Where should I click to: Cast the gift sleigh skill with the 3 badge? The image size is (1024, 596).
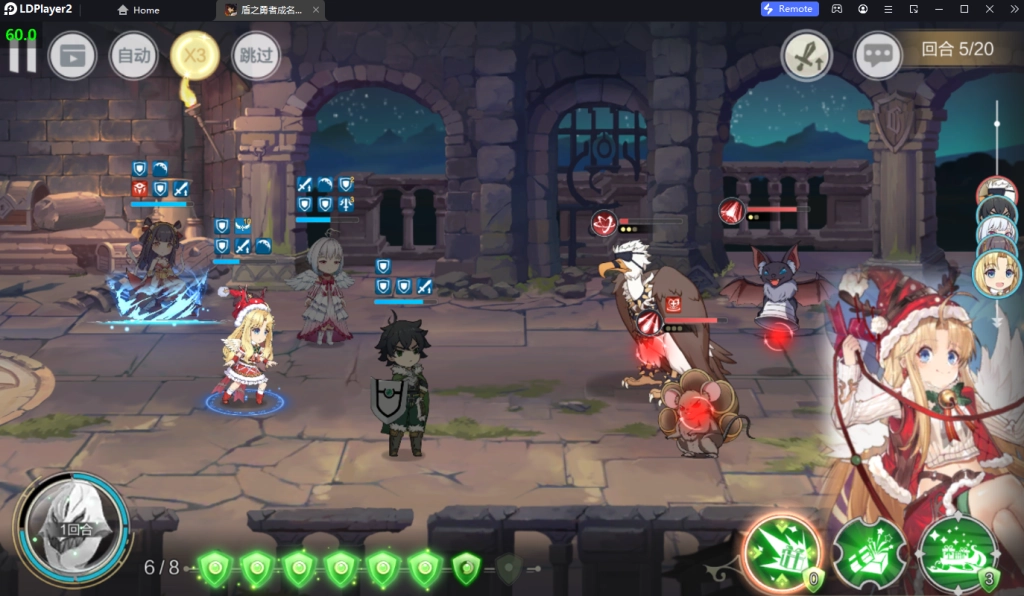point(956,553)
